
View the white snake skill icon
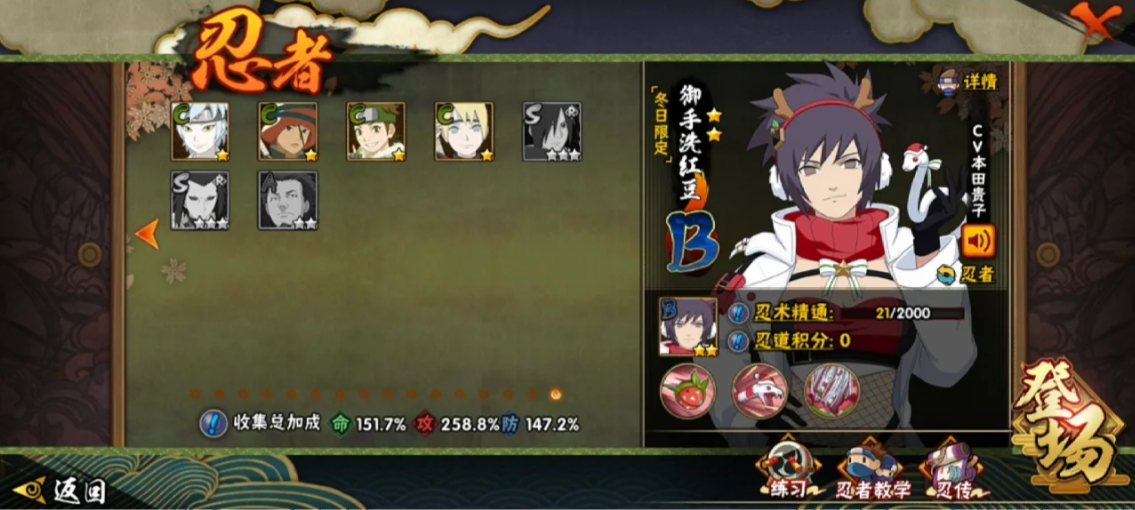pos(760,387)
